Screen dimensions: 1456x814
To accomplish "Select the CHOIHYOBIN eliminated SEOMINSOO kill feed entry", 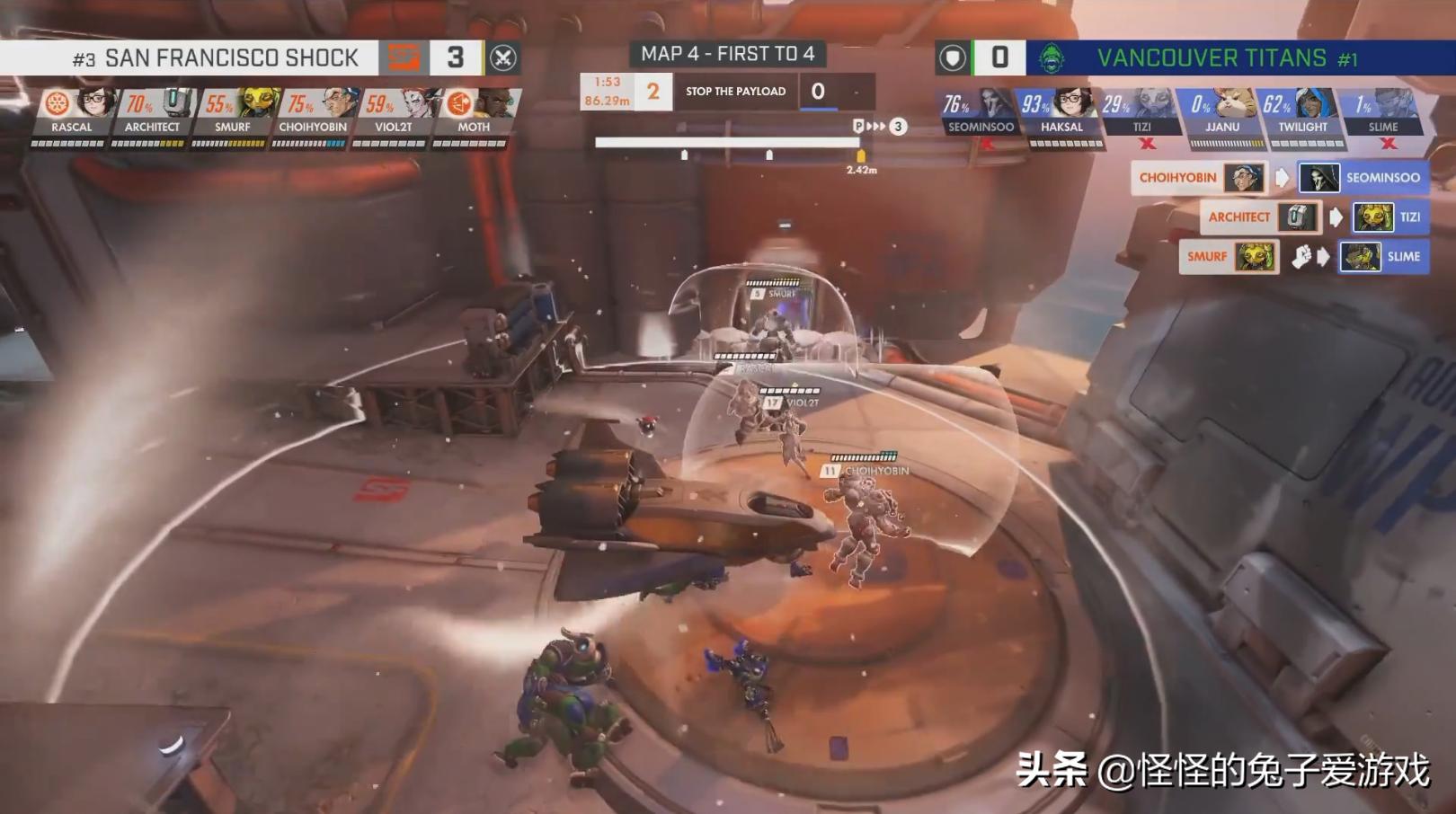I will tap(1280, 178).
